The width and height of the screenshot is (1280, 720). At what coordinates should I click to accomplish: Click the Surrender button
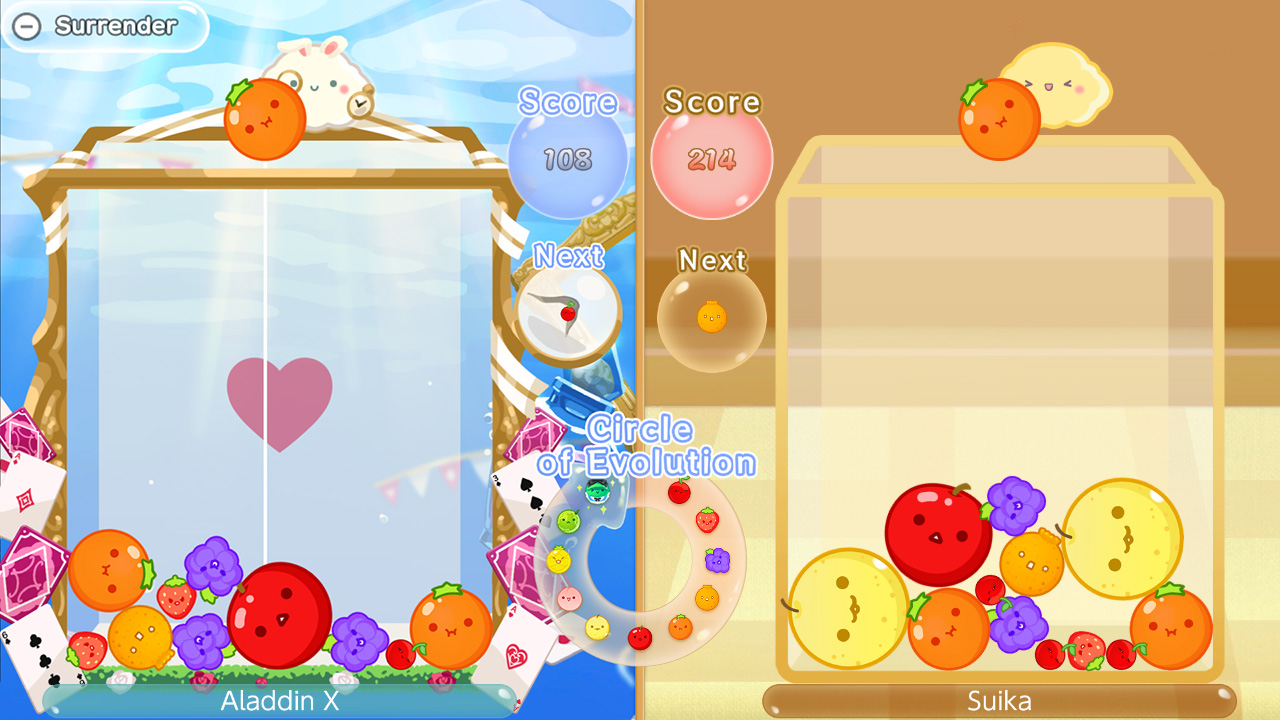(x=105, y=28)
